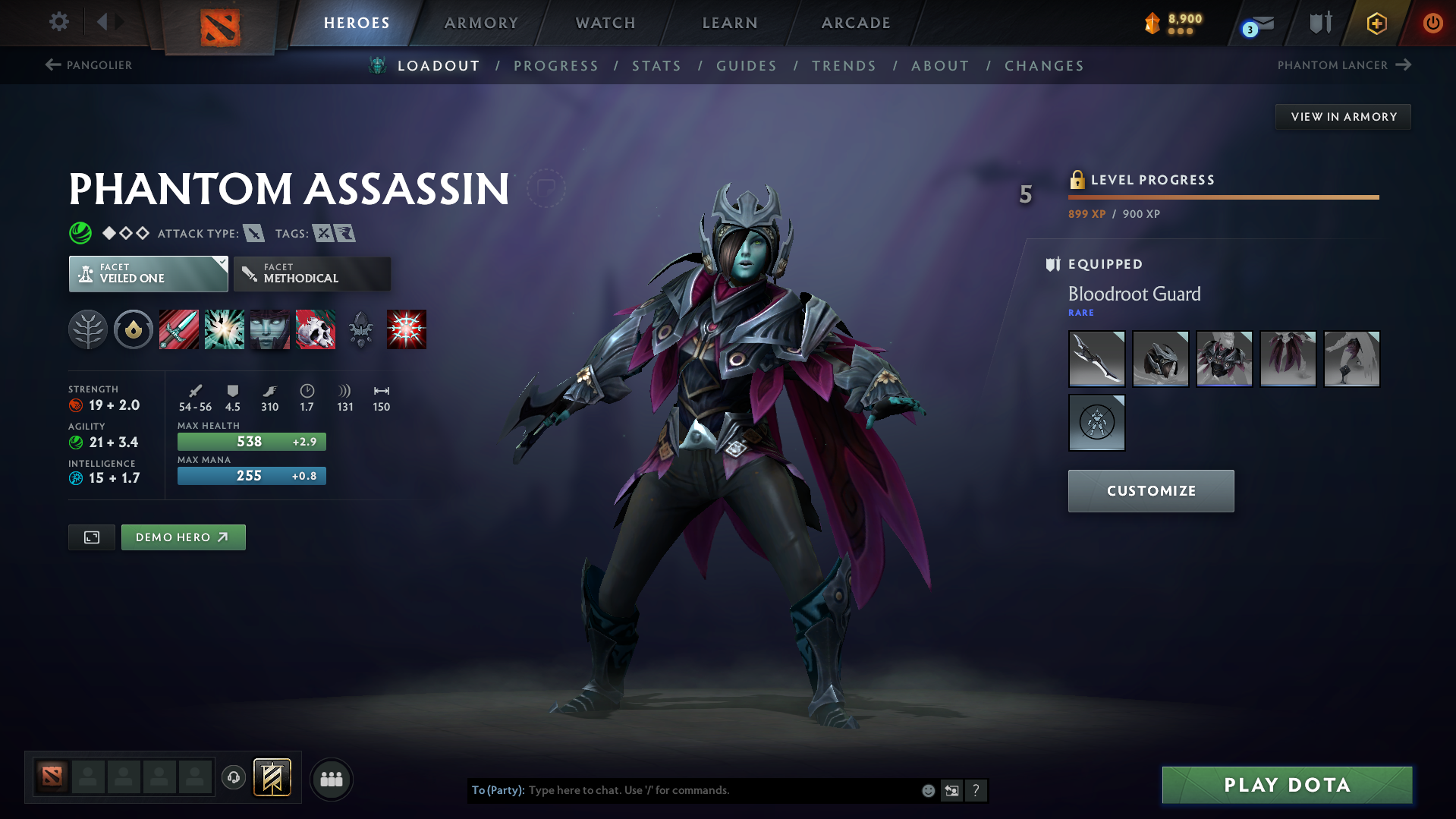Select the Stifling Dagger ability icon

[178, 329]
